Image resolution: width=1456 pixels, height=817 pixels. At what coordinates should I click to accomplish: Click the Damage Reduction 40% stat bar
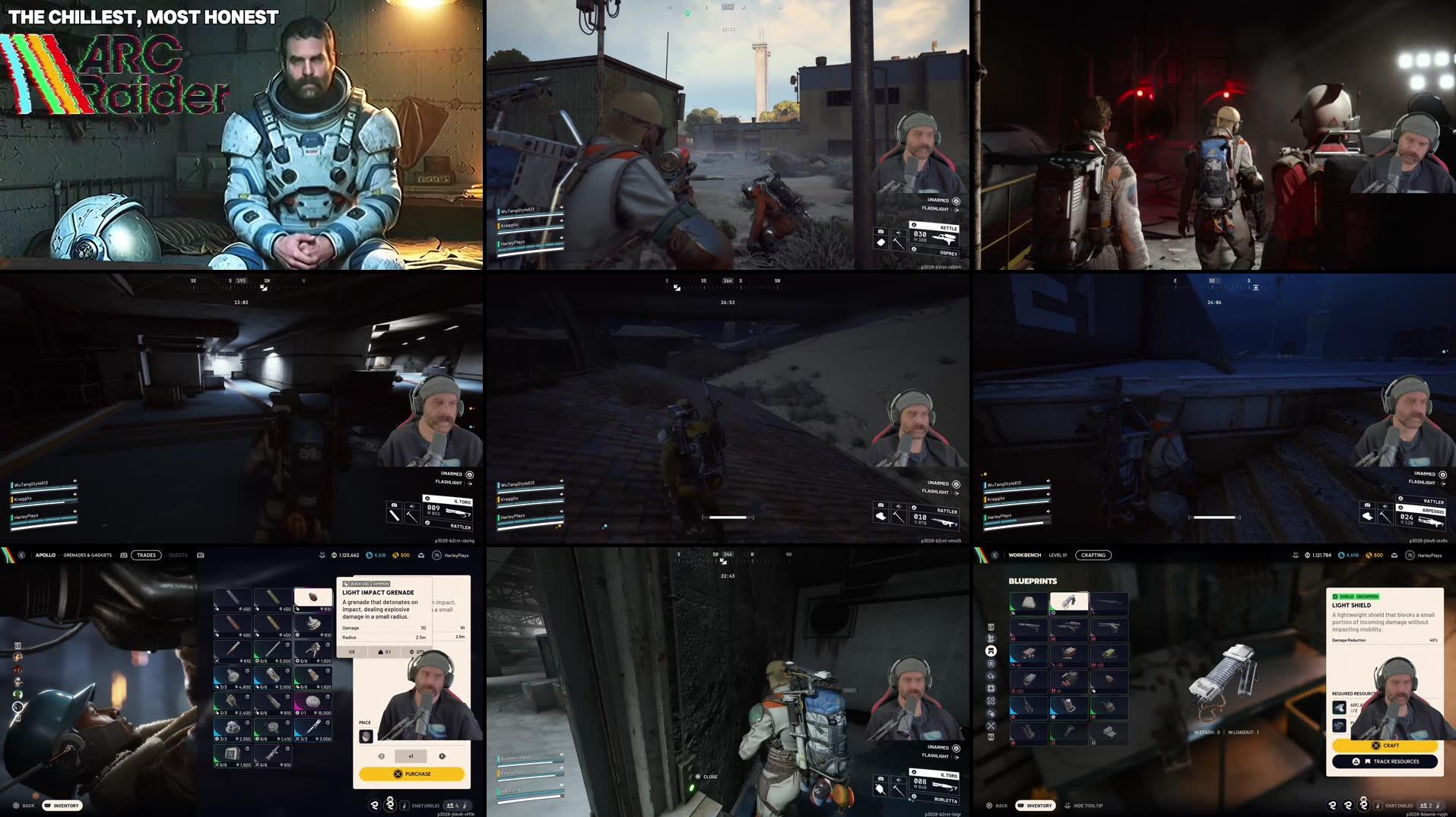coord(1384,640)
